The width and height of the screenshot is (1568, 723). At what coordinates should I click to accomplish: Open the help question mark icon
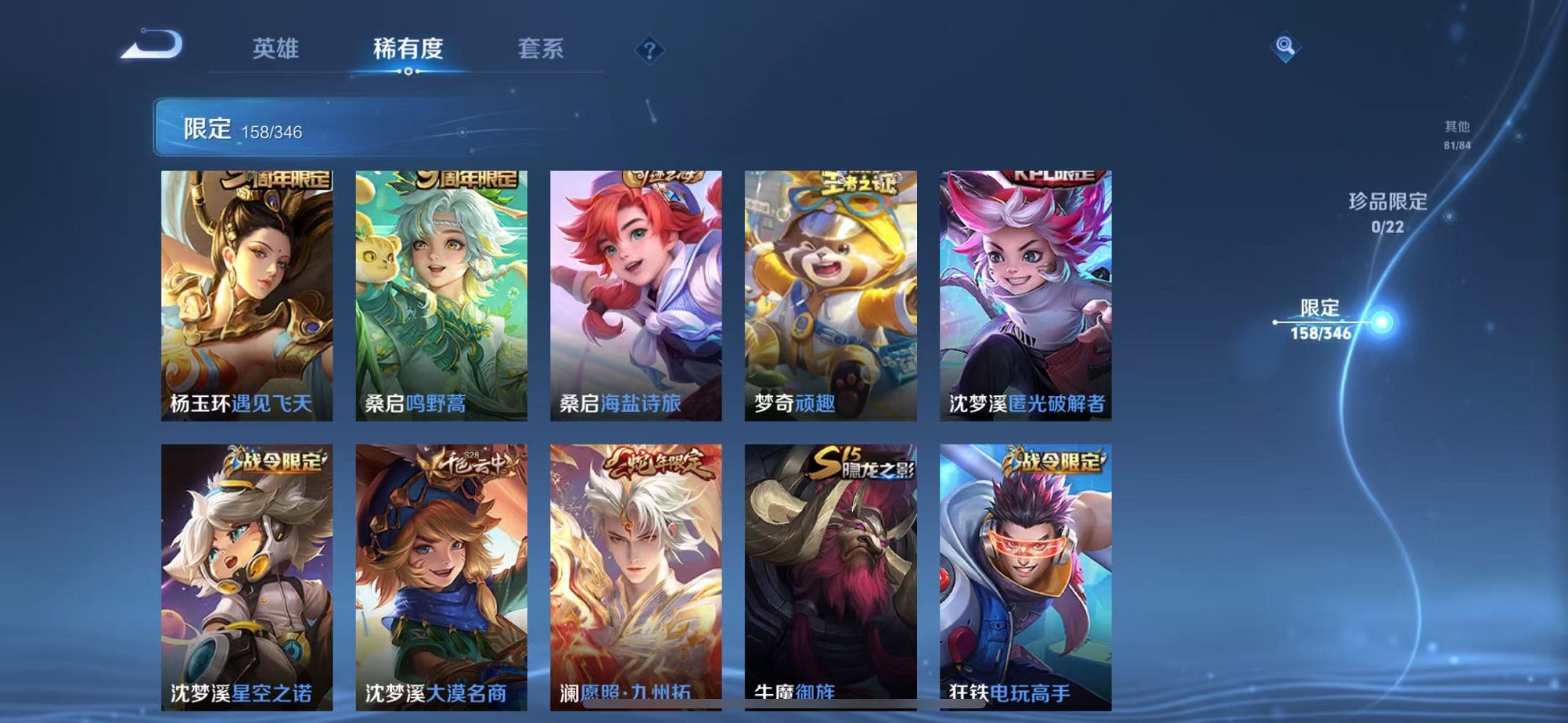pyautogui.click(x=648, y=49)
